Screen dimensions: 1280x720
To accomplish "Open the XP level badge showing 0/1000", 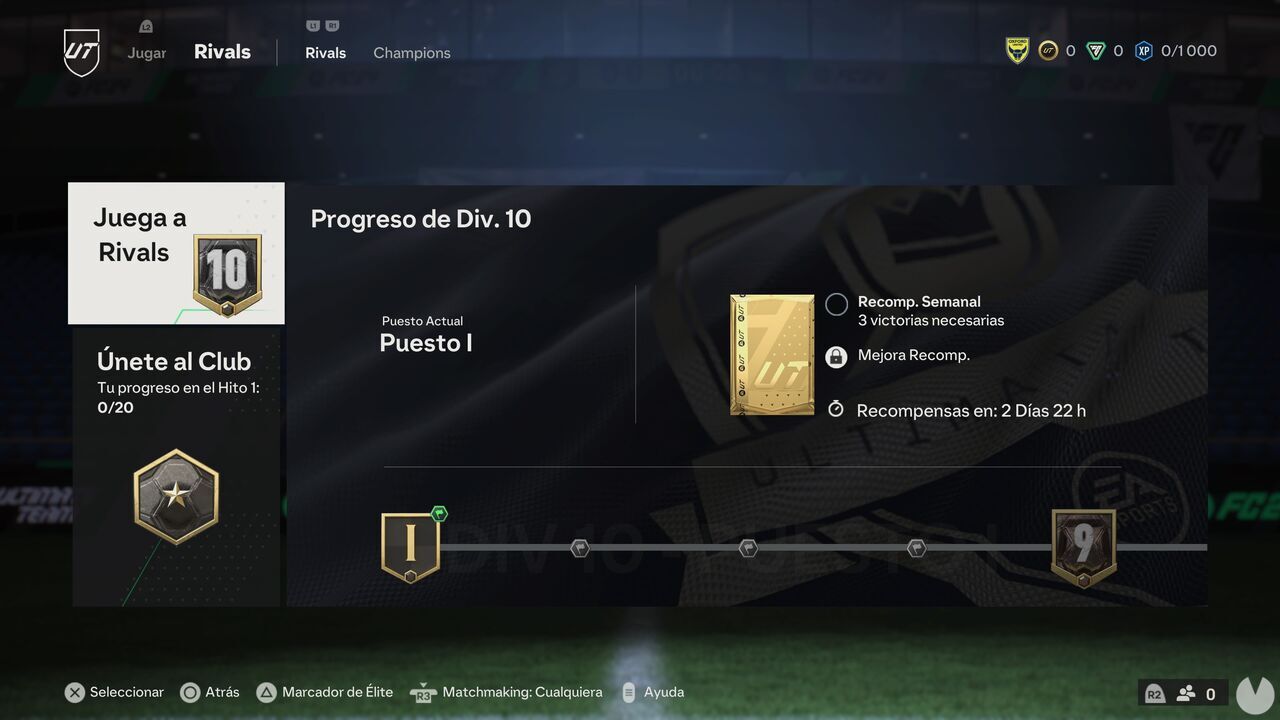I will [1144, 49].
